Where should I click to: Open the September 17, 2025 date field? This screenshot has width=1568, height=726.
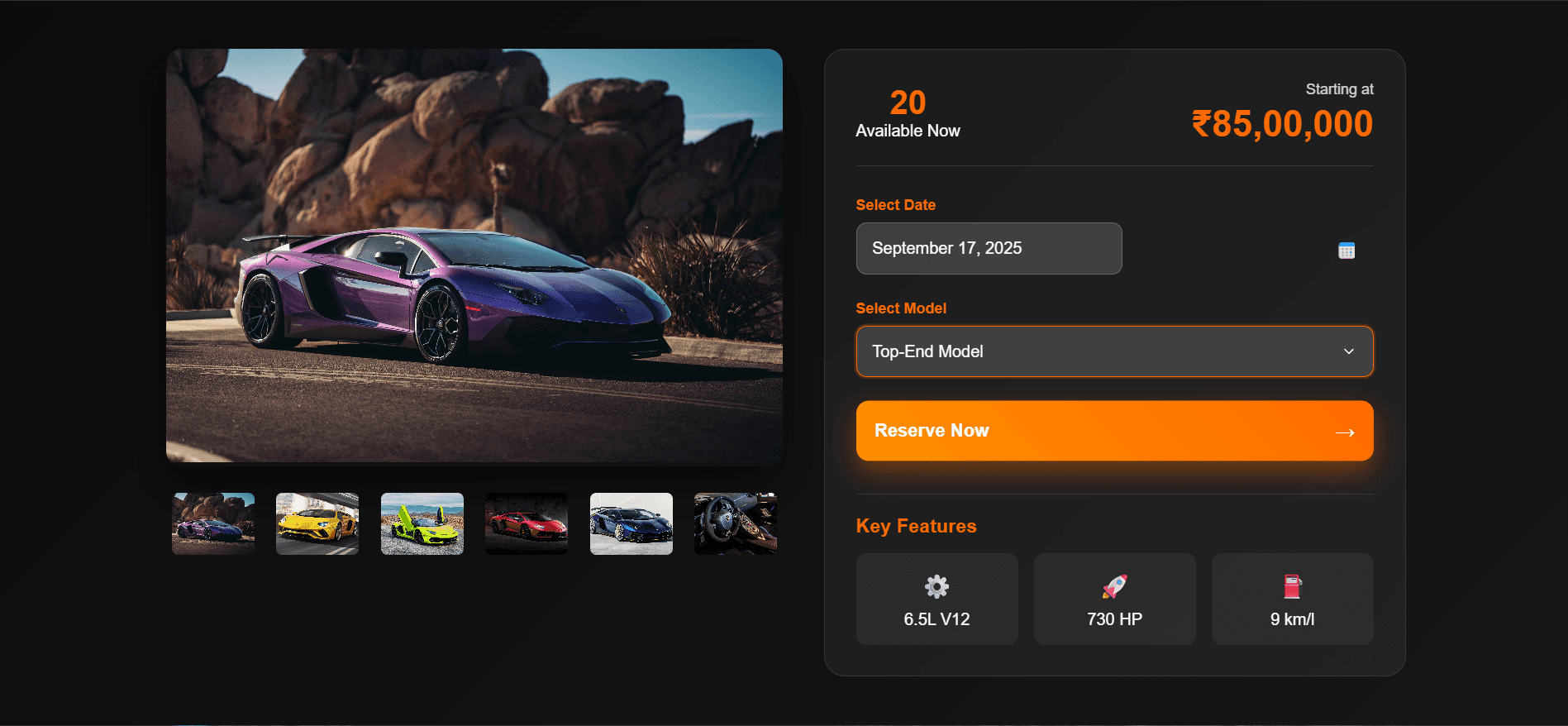point(989,248)
